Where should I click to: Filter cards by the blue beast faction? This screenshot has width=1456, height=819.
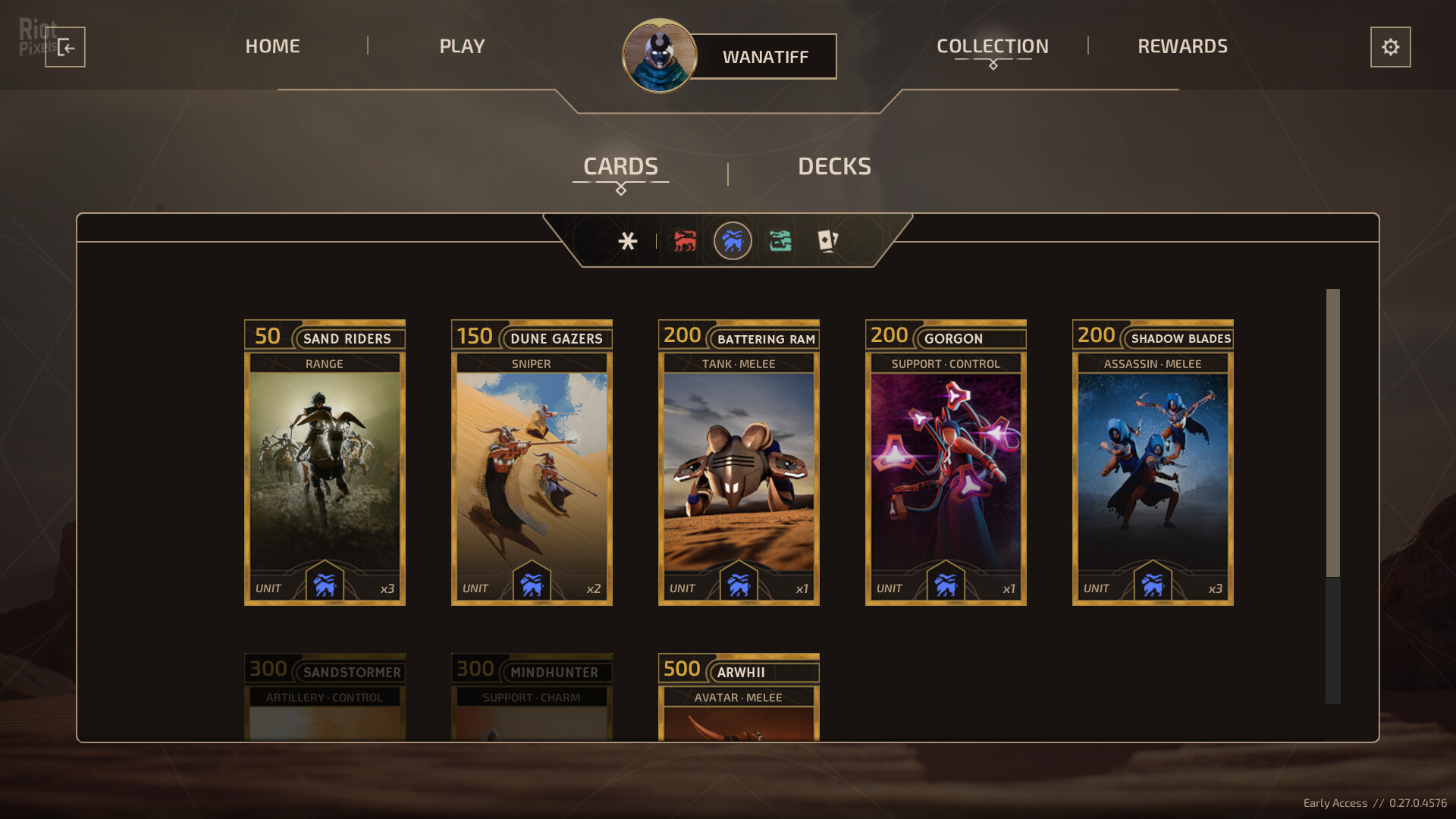click(733, 241)
